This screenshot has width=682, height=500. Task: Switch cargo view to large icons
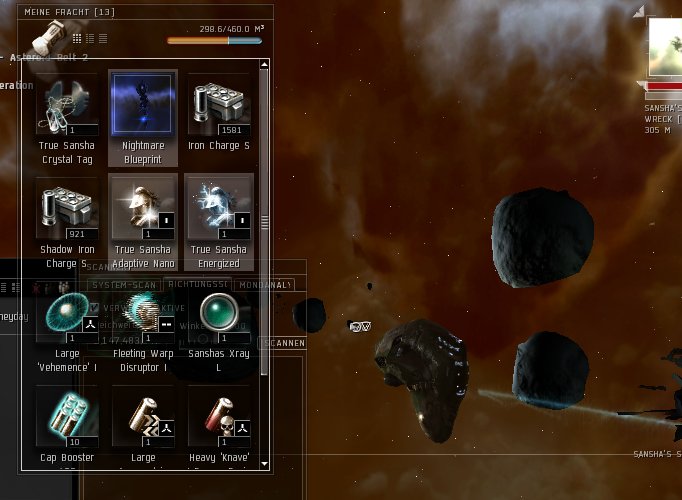(77, 38)
